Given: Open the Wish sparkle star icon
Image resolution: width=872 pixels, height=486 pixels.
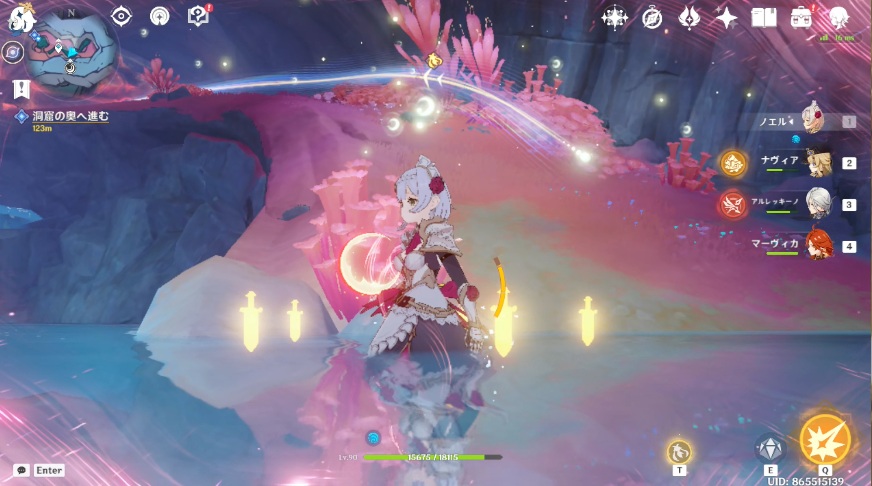Looking at the screenshot, I should point(727,17).
